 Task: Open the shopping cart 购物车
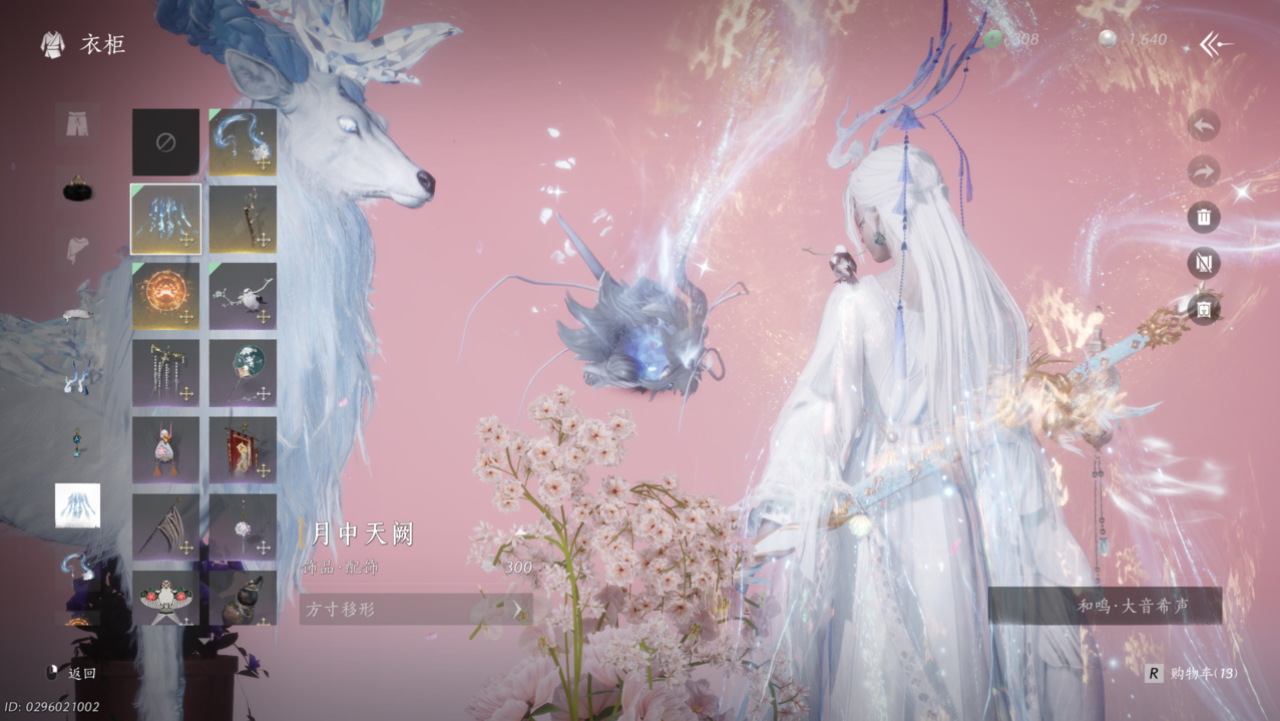1193,673
